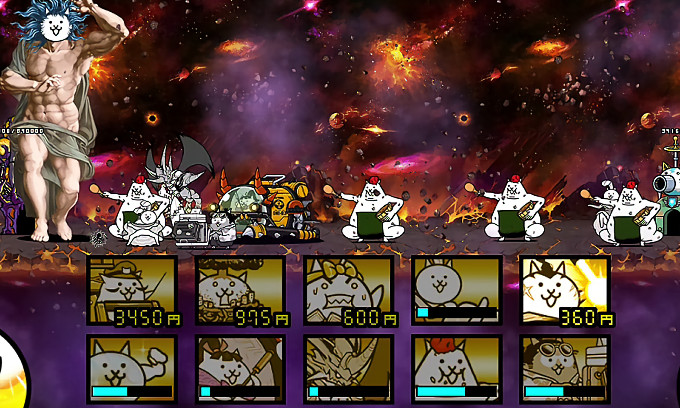Choose the red-topknot cat unit slot
This screenshot has height=408, width=680.
(x=456, y=368)
